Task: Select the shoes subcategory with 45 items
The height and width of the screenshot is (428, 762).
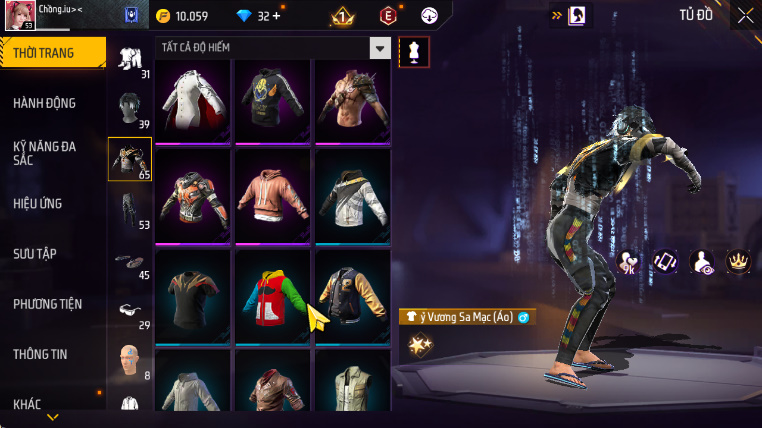Action: 130,262
